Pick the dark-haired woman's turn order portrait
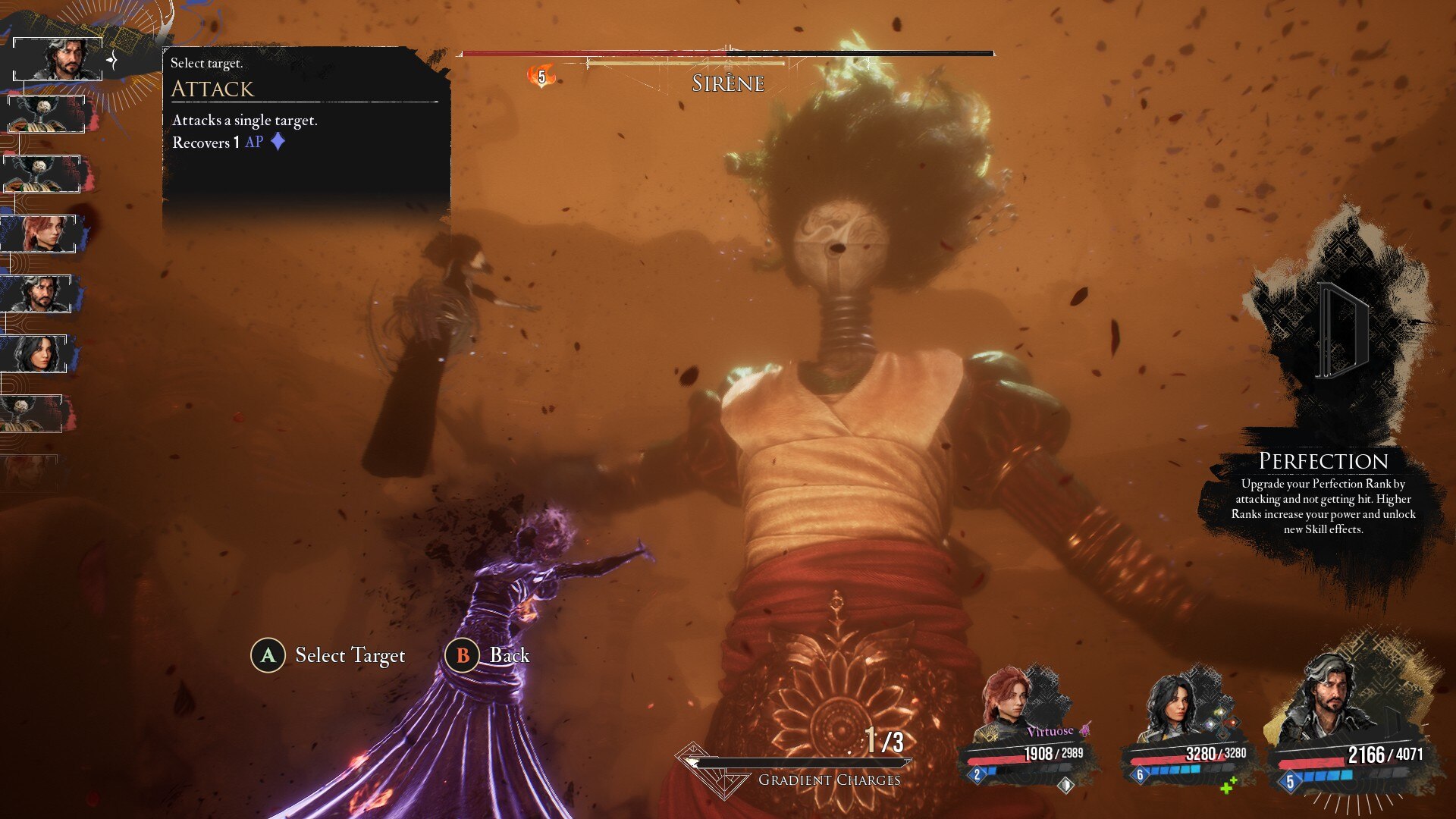The width and height of the screenshot is (1456, 819). [38, 353]
